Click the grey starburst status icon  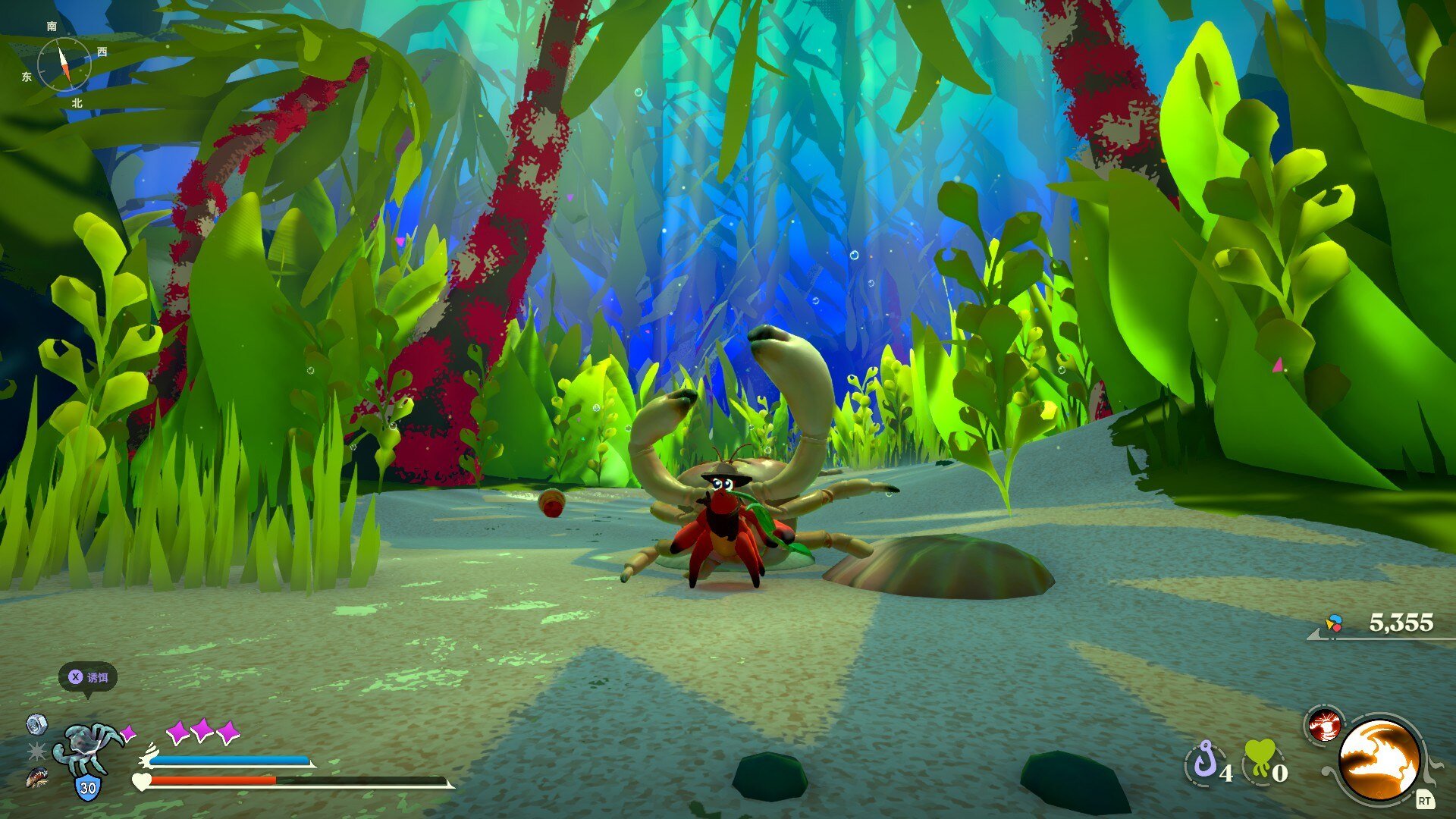pos(36,751)
